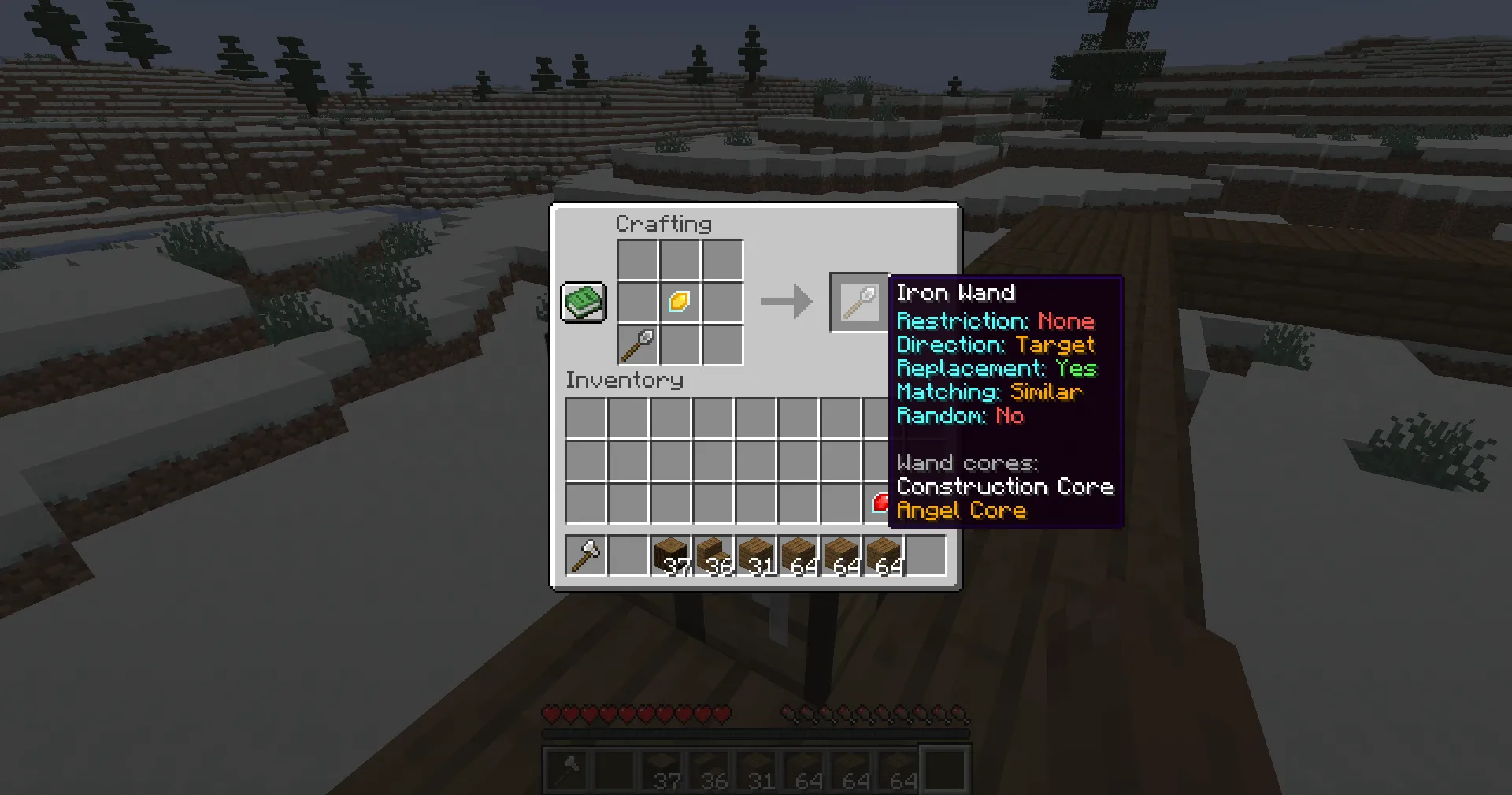
Task: Toggle the Random option on the wand
Action: point(958,416)
